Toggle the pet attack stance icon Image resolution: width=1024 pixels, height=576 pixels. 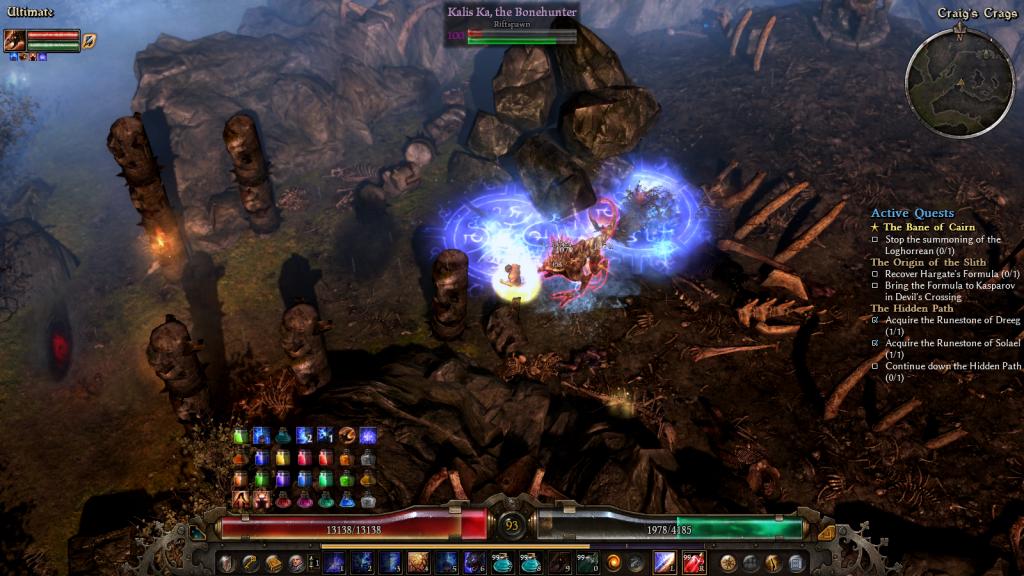pyautogui.click(x=89, y=40)
